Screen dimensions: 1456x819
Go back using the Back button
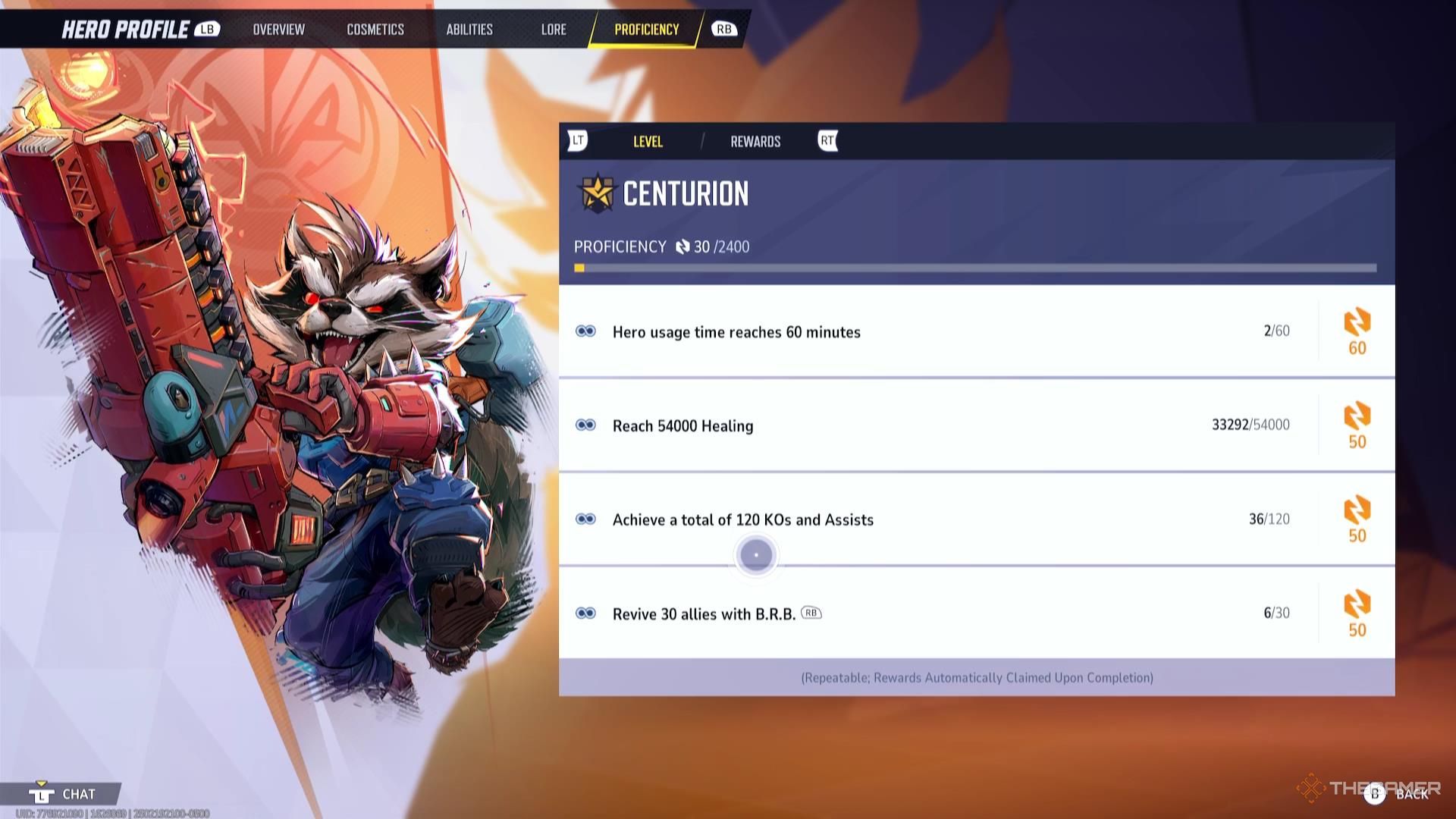click(1401, 794)
